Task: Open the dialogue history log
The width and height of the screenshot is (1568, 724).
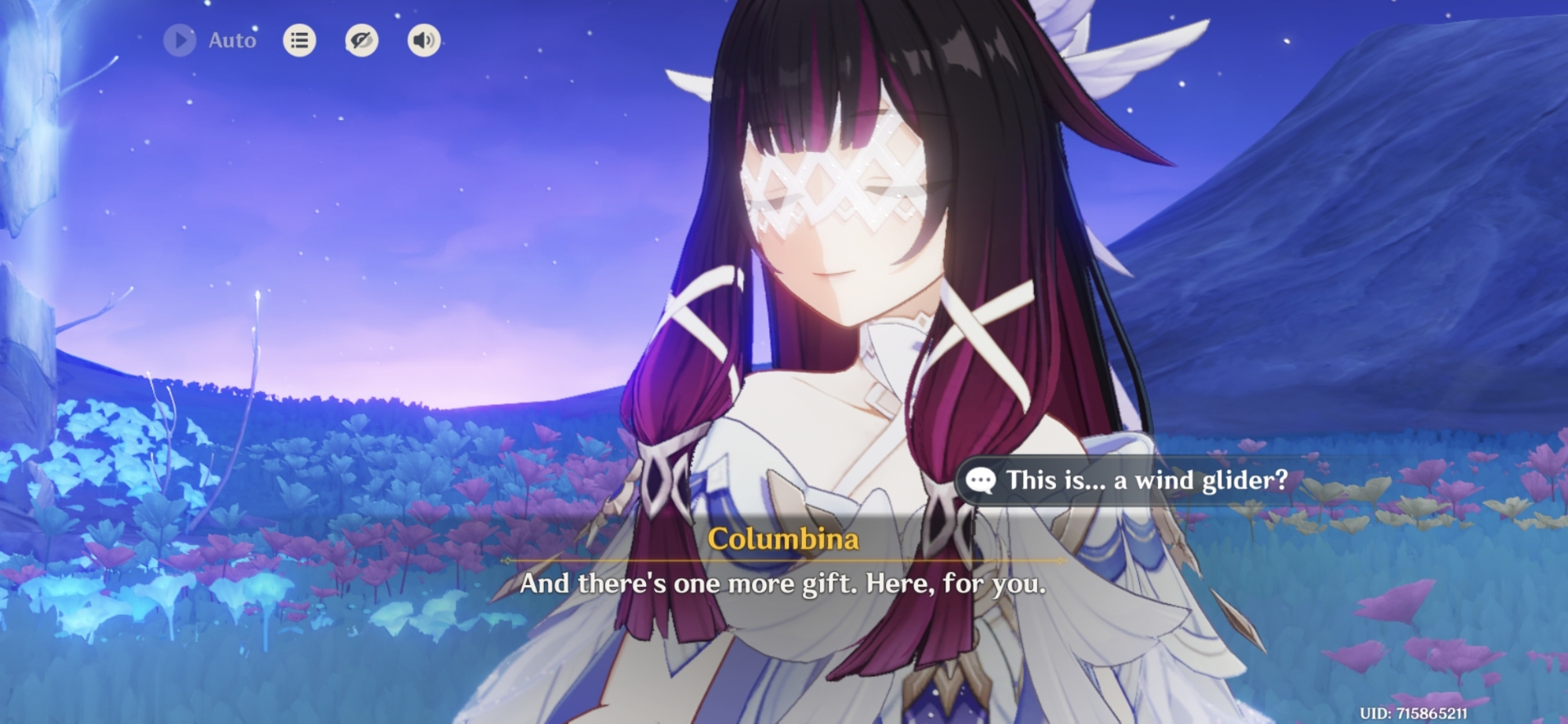Action: [299, 40]
